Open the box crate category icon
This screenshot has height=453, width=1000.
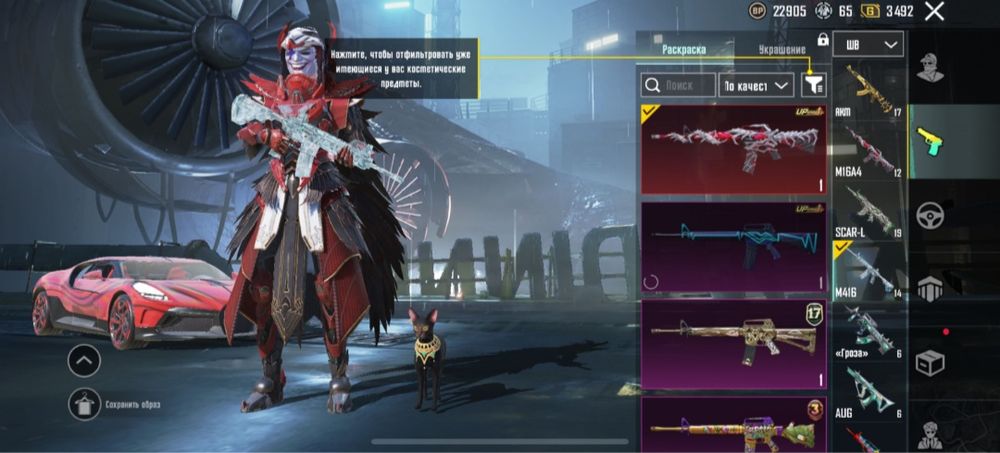tap(931, 362)
